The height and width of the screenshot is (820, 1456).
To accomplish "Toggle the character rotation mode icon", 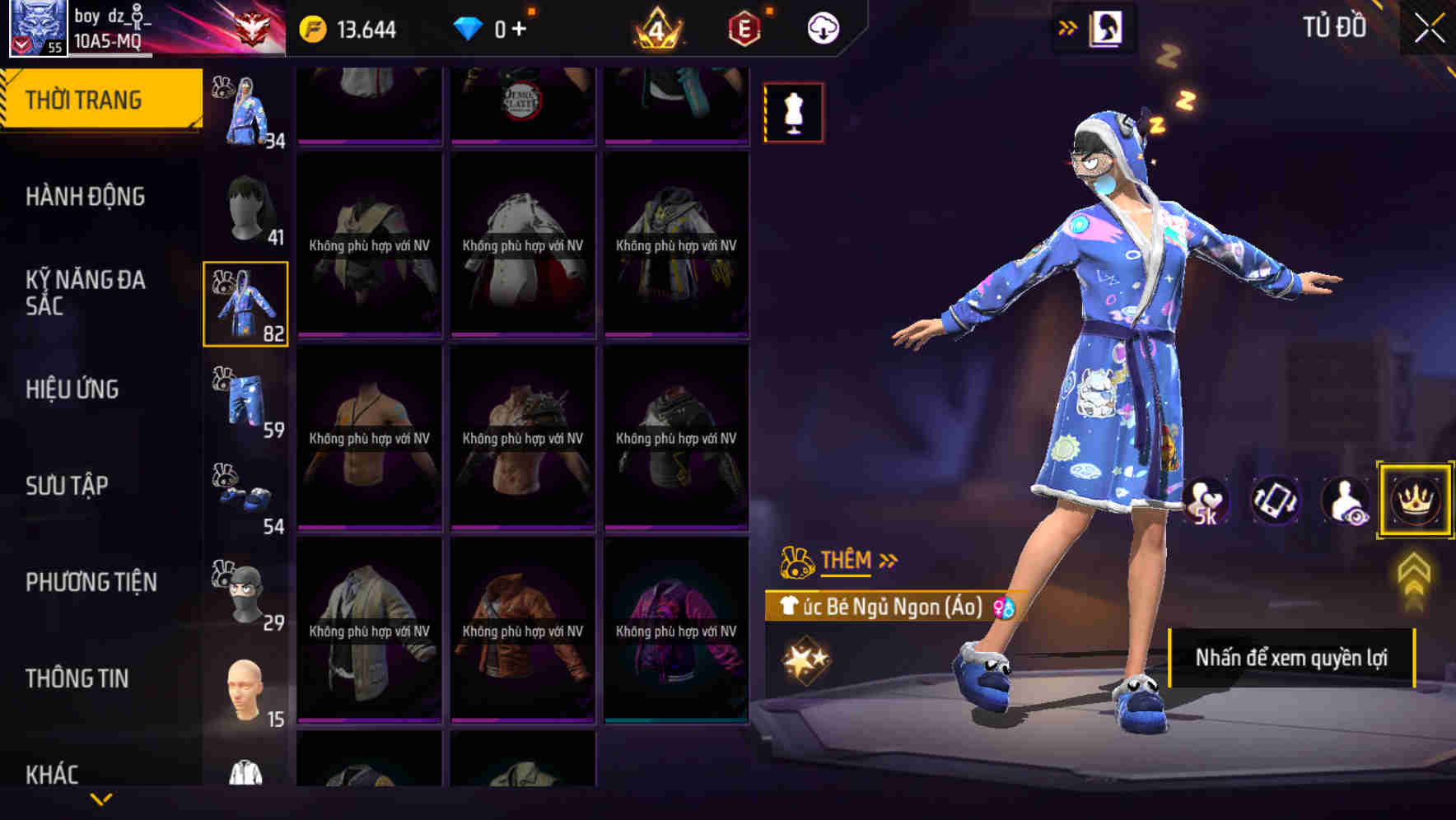I will [1276, 501].
